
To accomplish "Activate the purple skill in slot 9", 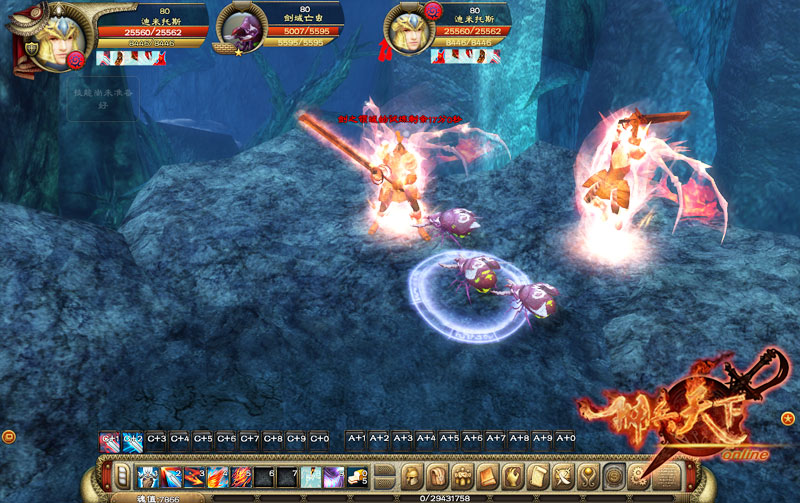I will tap(332, 475).
